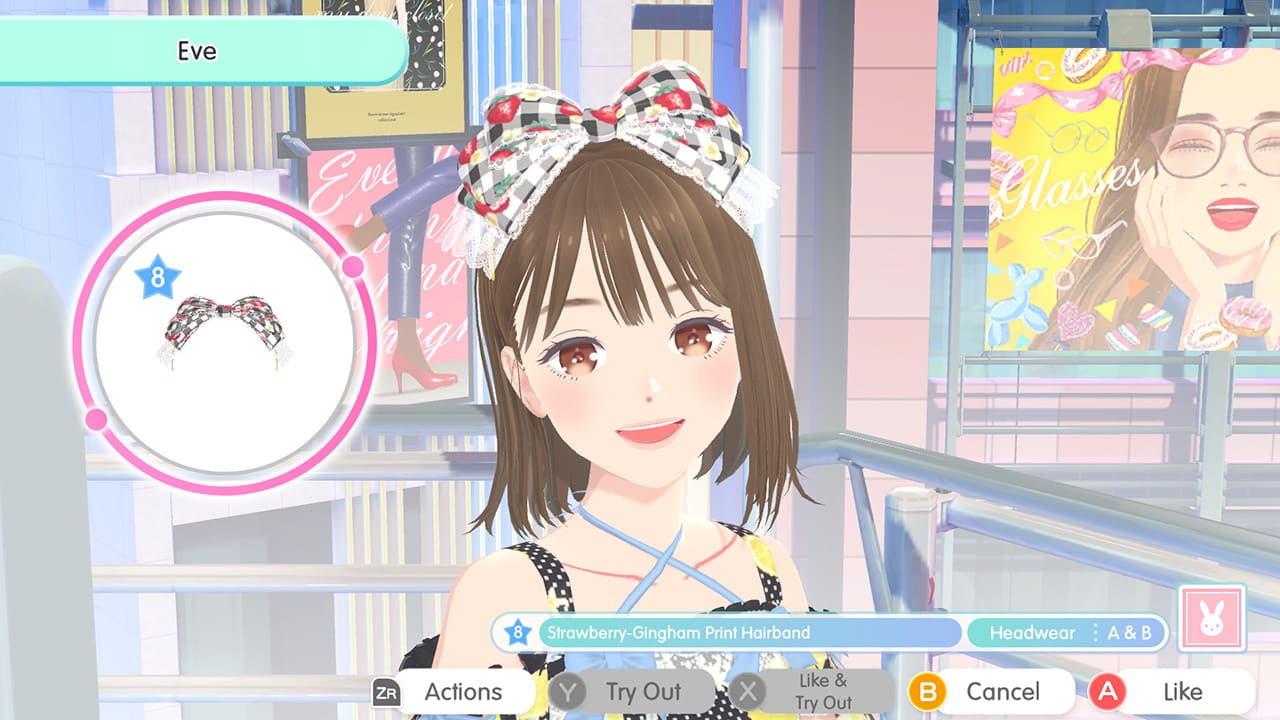Open the Actions menu
The width and height of the screenshot is (1280, 720).
pyautogui.click(x=464, y=691)
